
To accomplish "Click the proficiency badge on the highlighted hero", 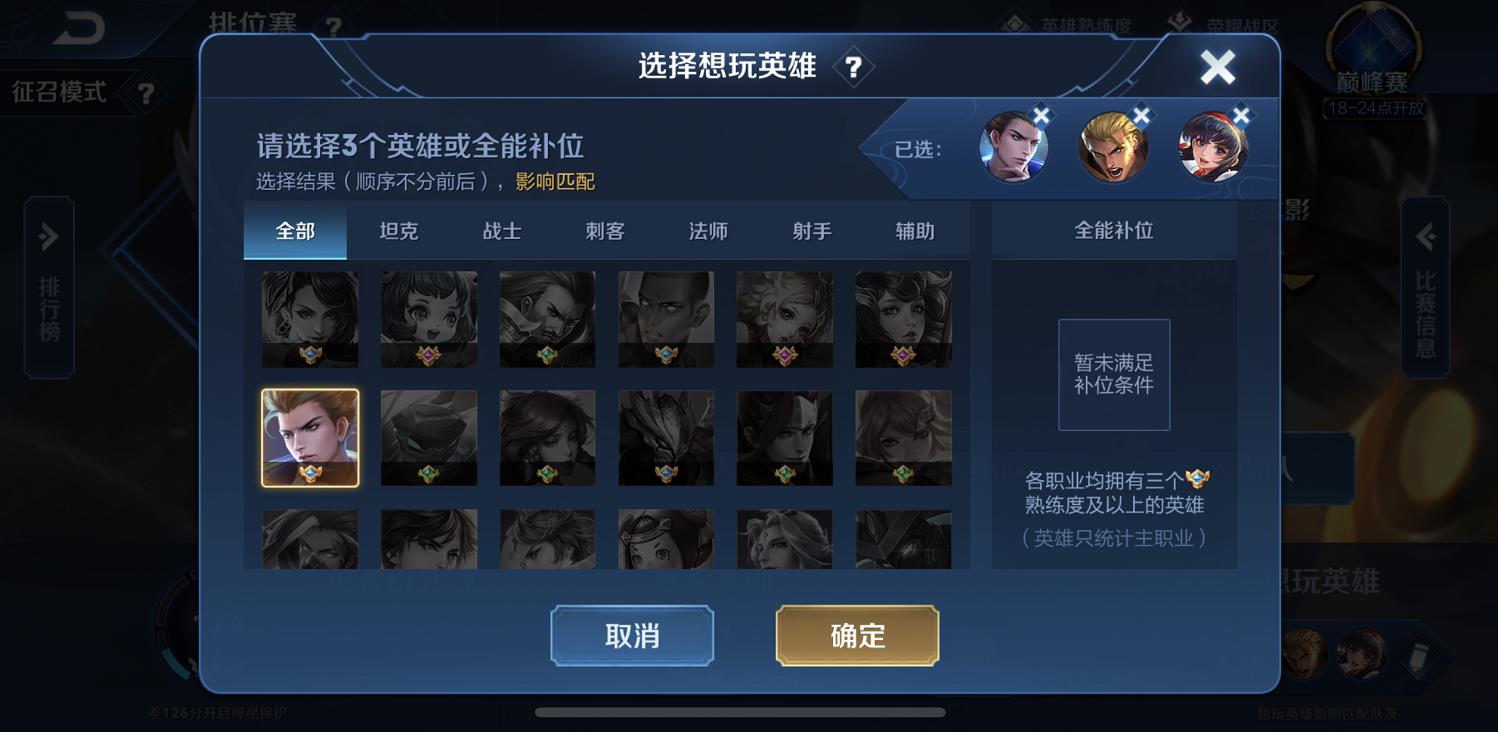I will coord(310,472).
